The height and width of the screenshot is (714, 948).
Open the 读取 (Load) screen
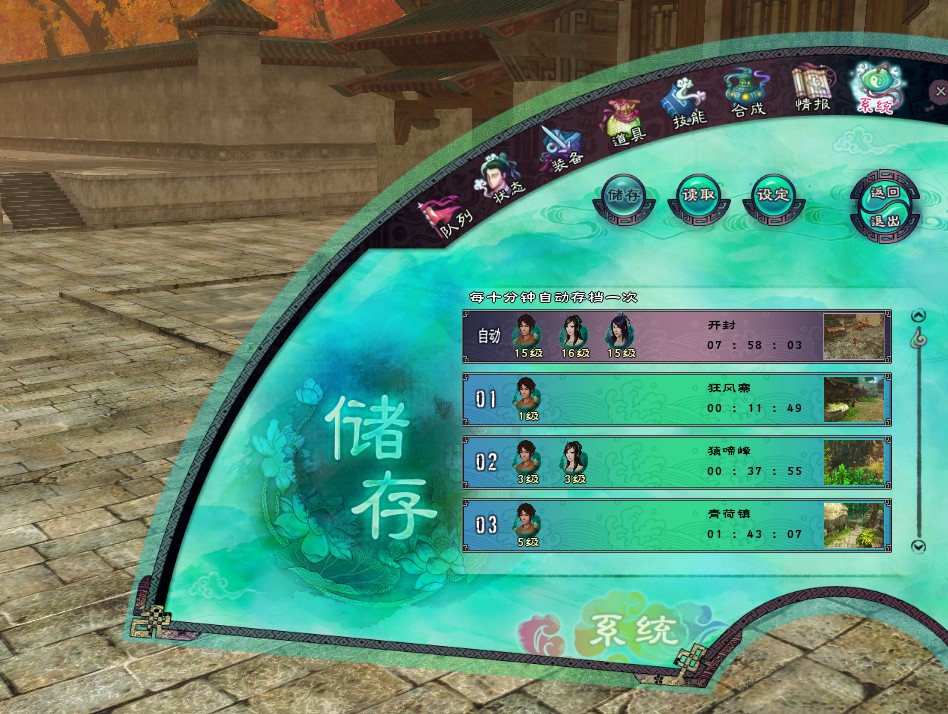(698, 195)
